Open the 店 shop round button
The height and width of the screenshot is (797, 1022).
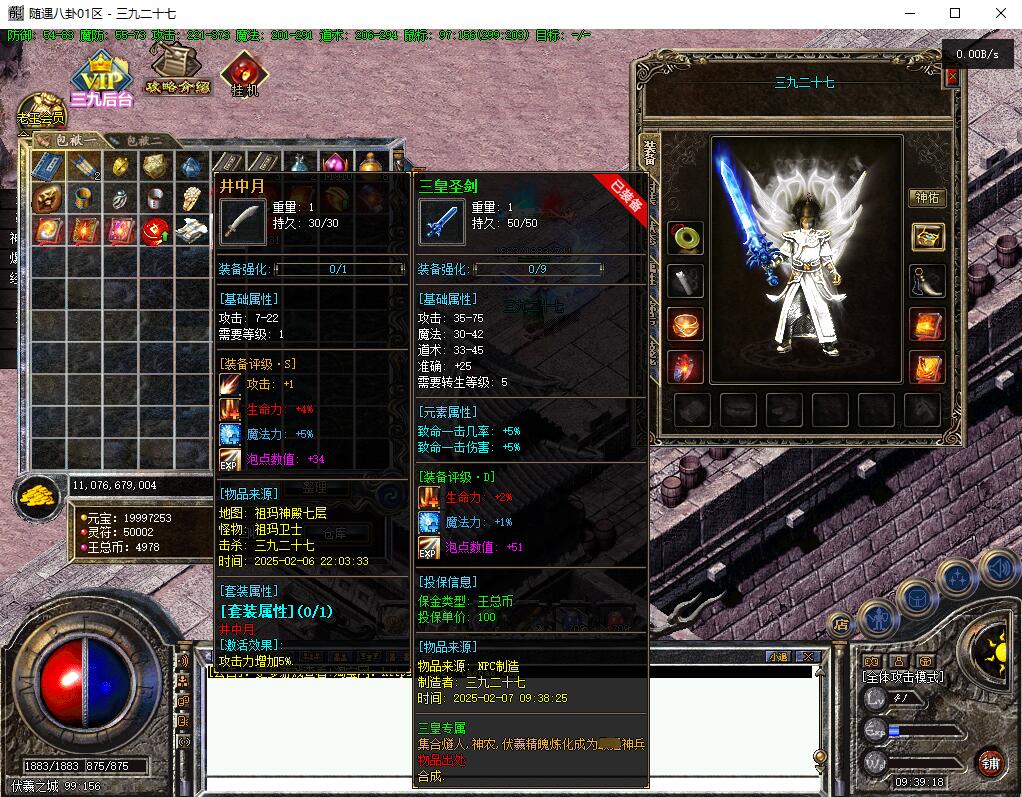point(840,624)
